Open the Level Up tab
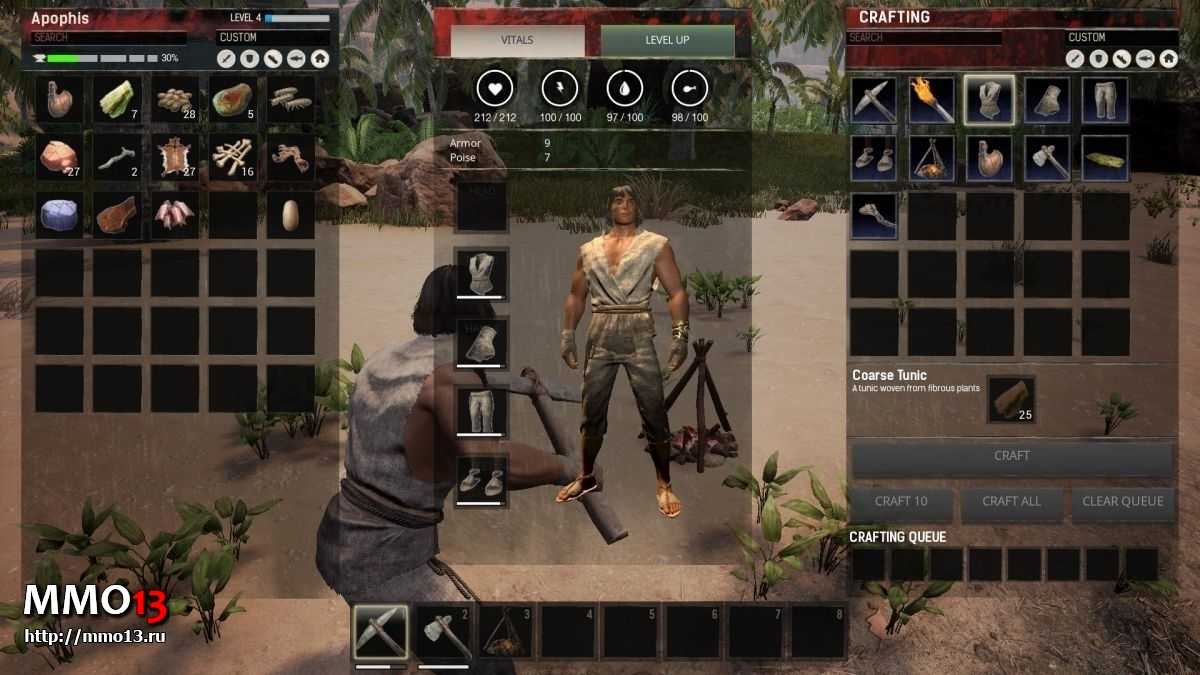1200x675 pixels. (x=667, y=41)
